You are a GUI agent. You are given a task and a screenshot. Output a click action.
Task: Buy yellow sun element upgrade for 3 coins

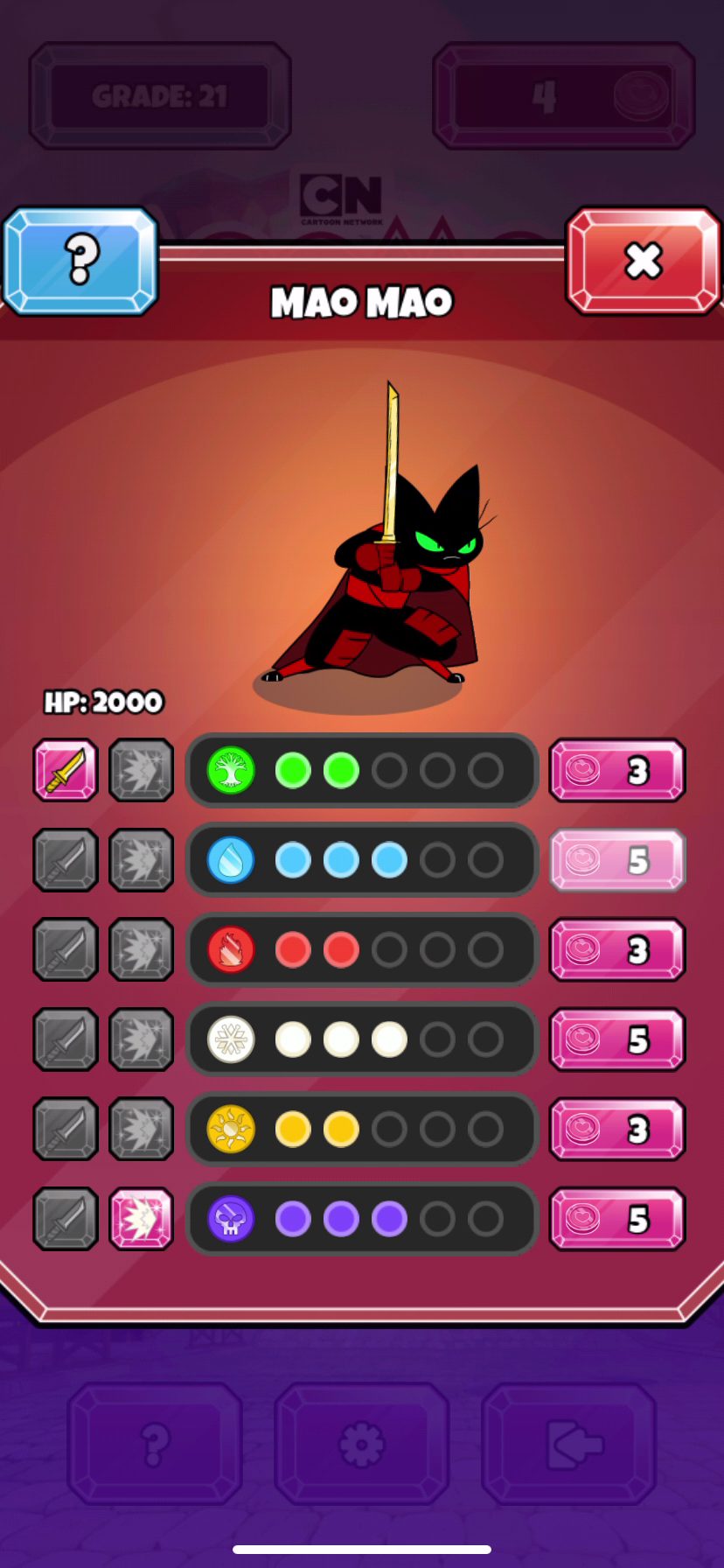[x=617, y=1130]
